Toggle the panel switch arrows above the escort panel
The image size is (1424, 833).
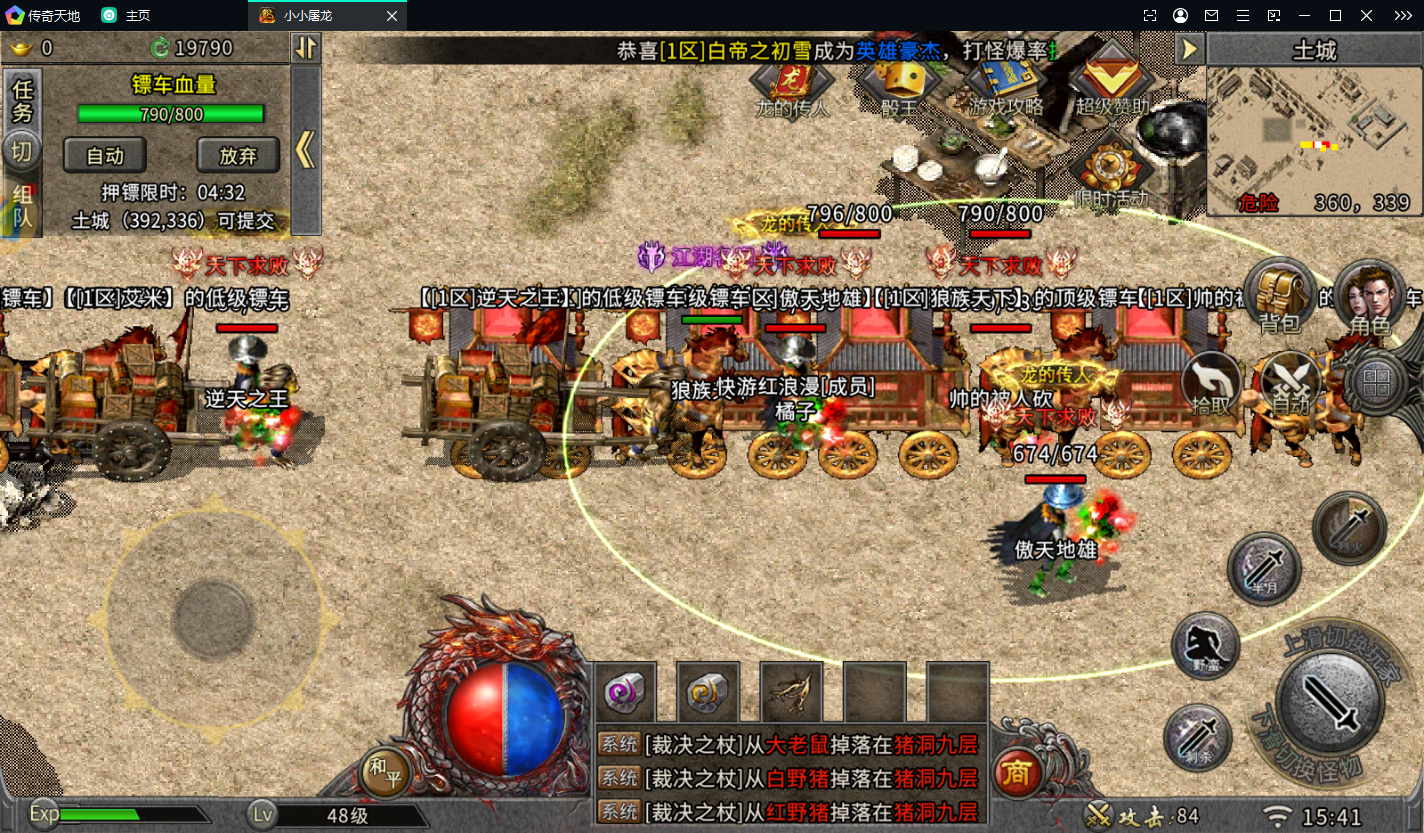tap(306, 48)
